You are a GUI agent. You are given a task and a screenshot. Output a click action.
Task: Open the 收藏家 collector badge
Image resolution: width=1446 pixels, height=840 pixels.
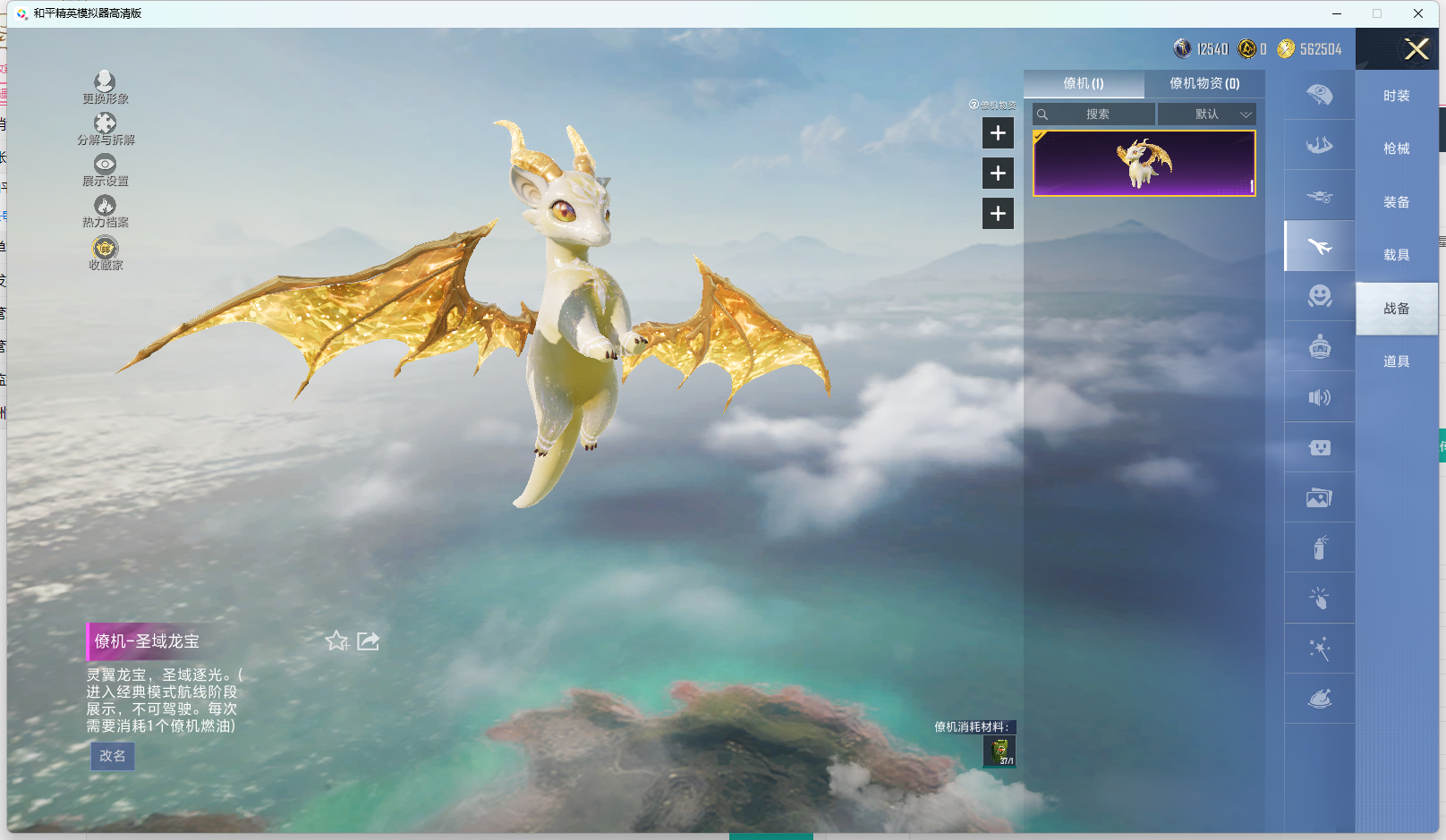tap(105, 252)
